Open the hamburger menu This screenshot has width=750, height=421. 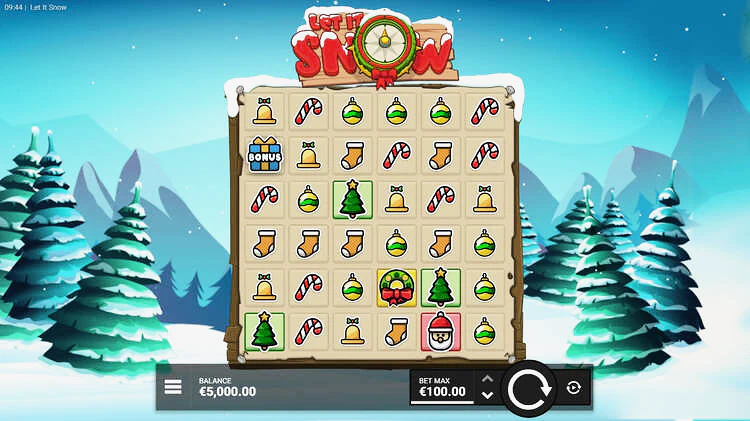point(173,387)
